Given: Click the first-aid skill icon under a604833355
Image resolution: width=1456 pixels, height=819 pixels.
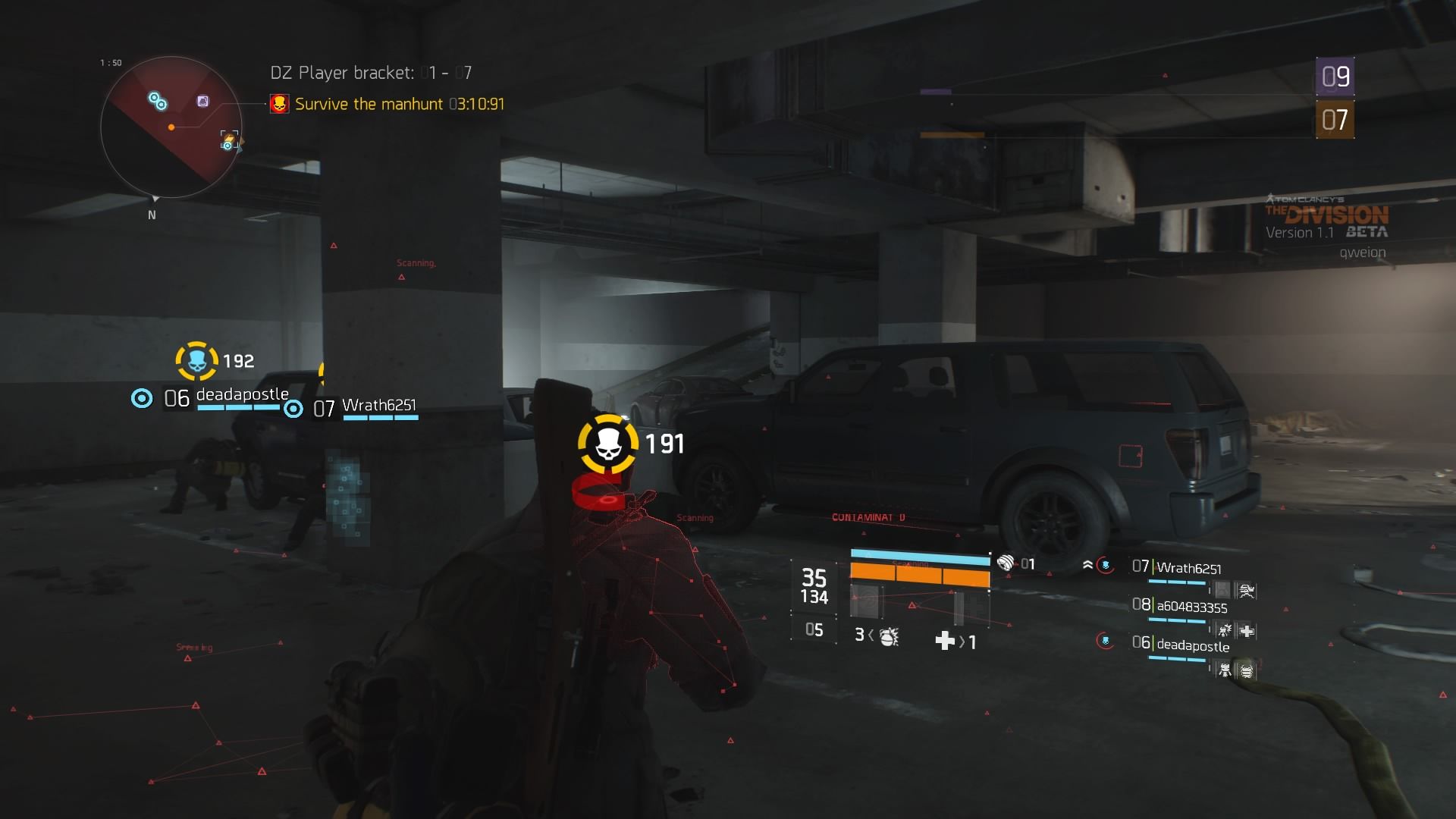Looking at the screenshot, I should (1246, 630).
